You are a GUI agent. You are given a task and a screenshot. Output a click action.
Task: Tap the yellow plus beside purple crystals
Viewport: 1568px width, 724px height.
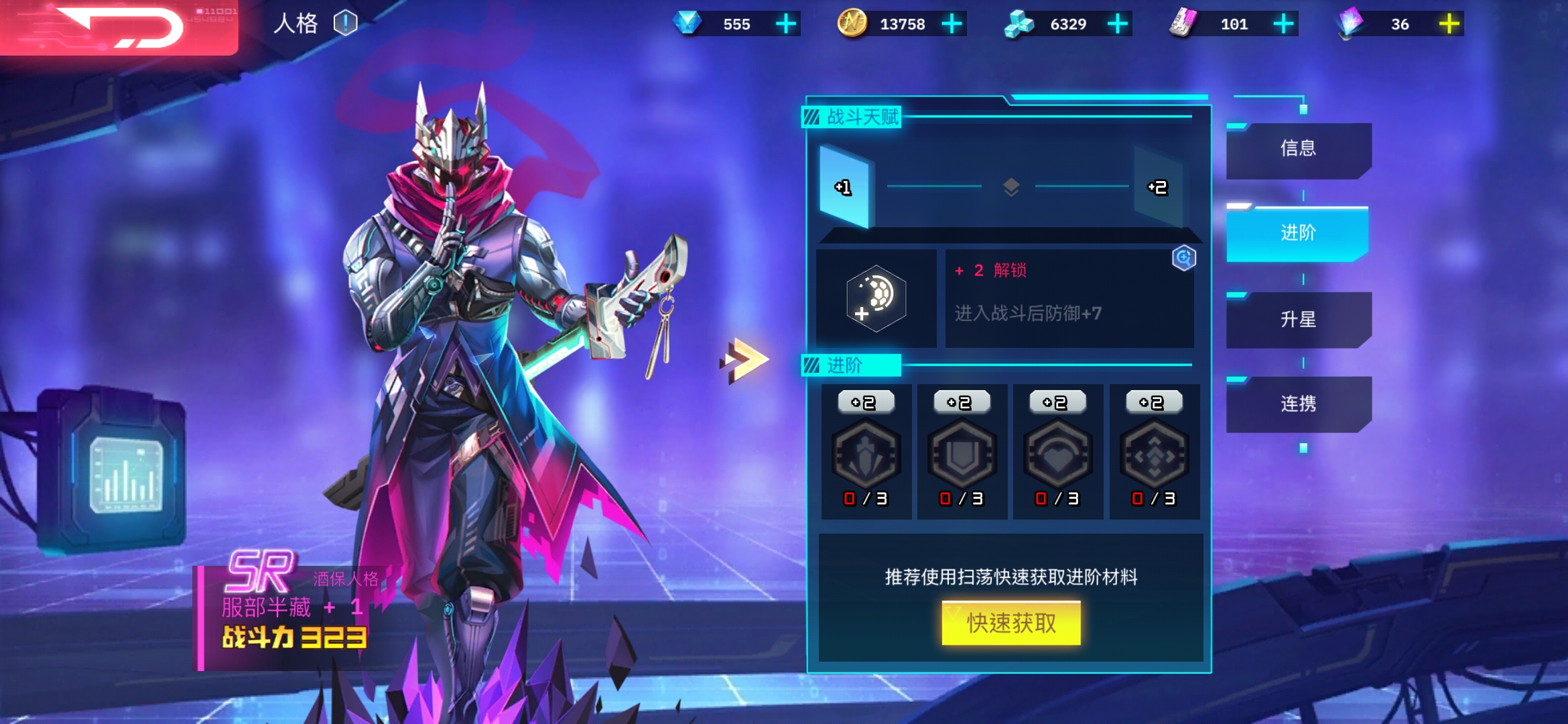(x=1449, y=24)
